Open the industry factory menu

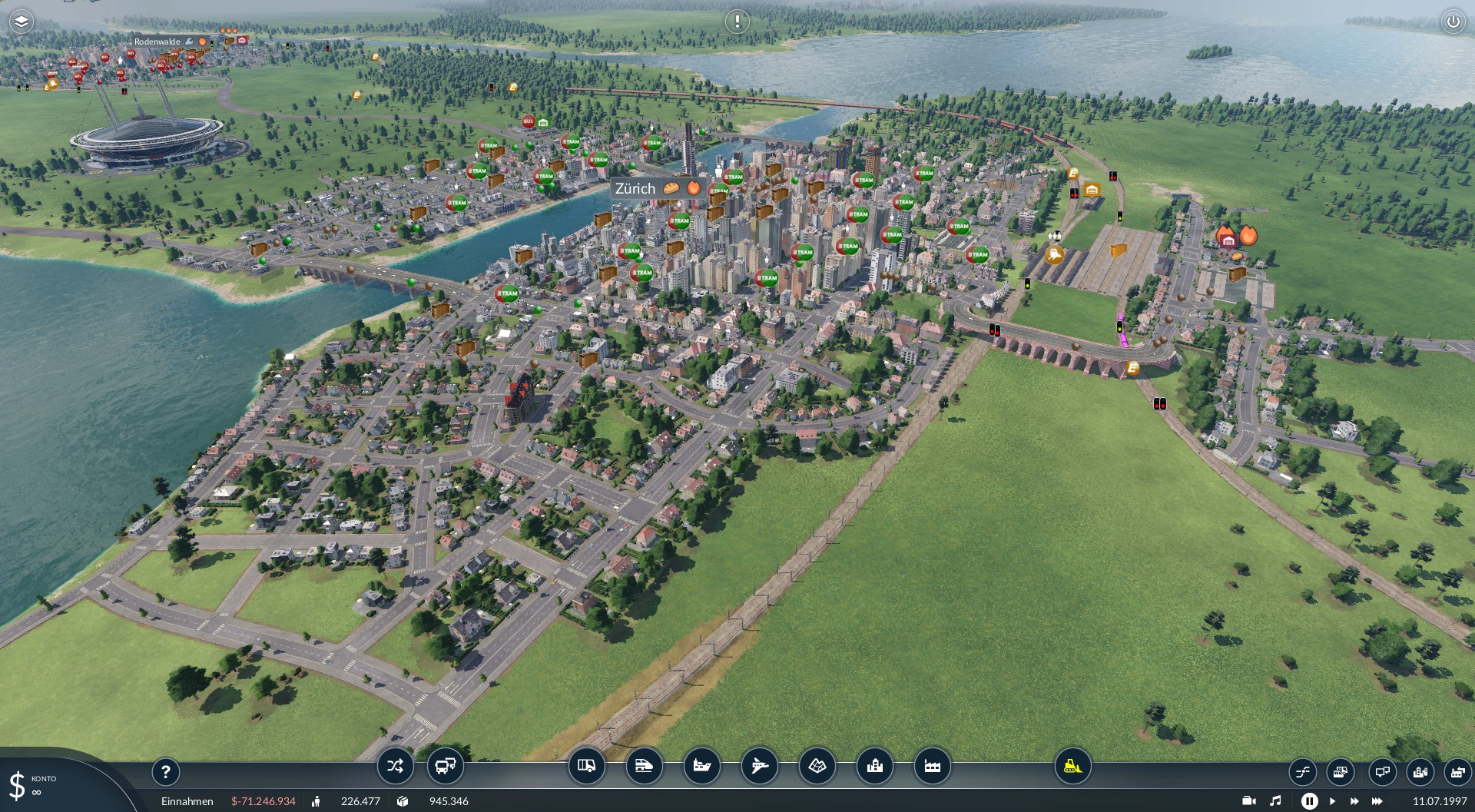tap(932, 766)
